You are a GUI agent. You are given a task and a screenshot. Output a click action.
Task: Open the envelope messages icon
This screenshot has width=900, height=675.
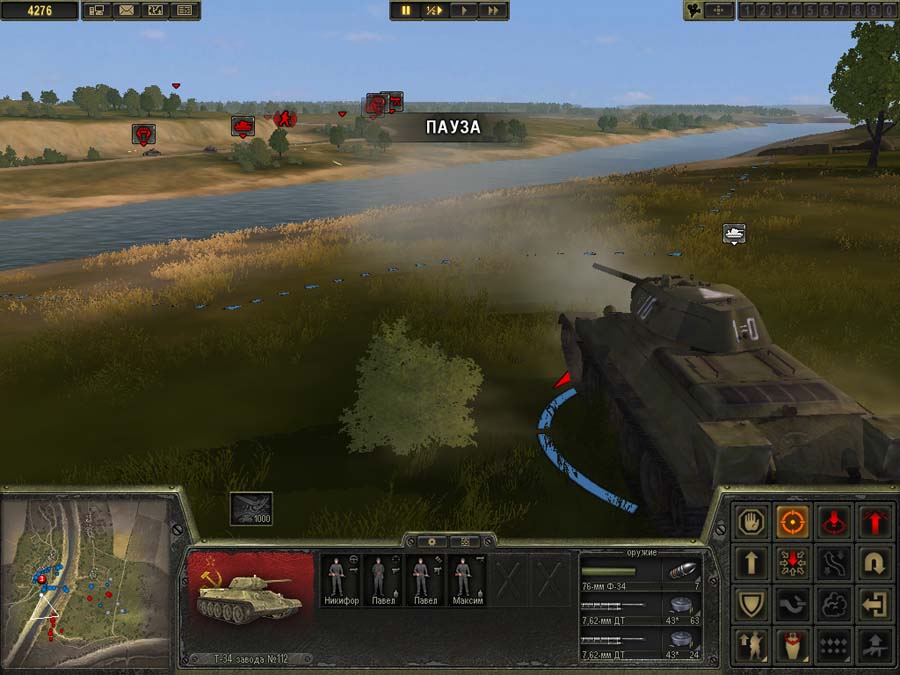pos(126,11)
